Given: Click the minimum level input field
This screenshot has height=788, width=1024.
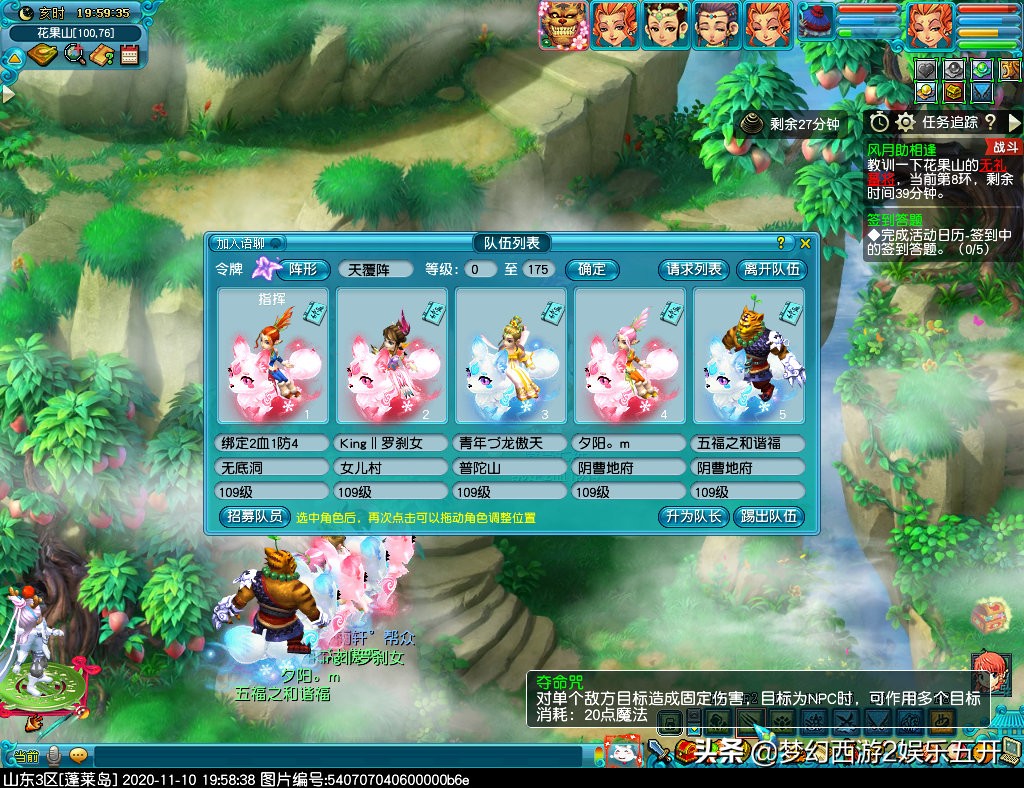Looking at the screenshot, I should tap(480, 269).
